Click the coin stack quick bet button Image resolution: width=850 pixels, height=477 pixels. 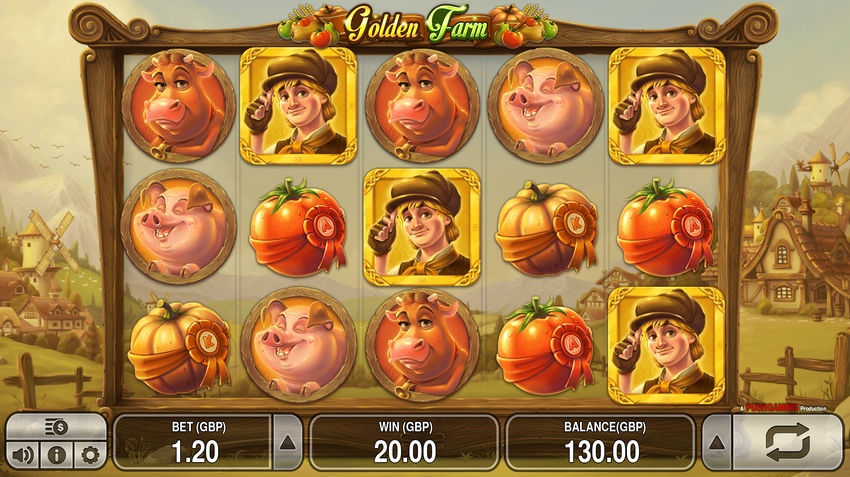(x=56, y=427)
